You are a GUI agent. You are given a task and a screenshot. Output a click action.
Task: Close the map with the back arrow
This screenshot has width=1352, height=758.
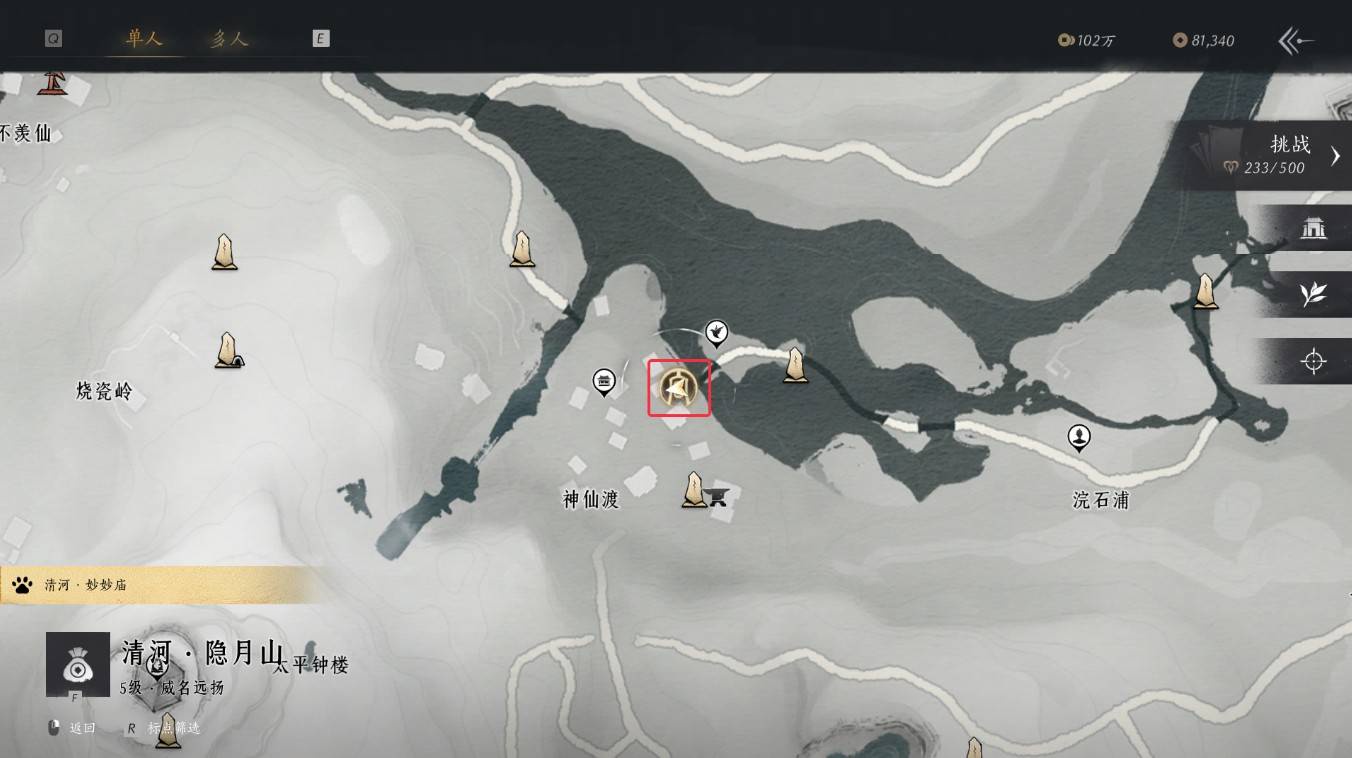coord(1296,40)
